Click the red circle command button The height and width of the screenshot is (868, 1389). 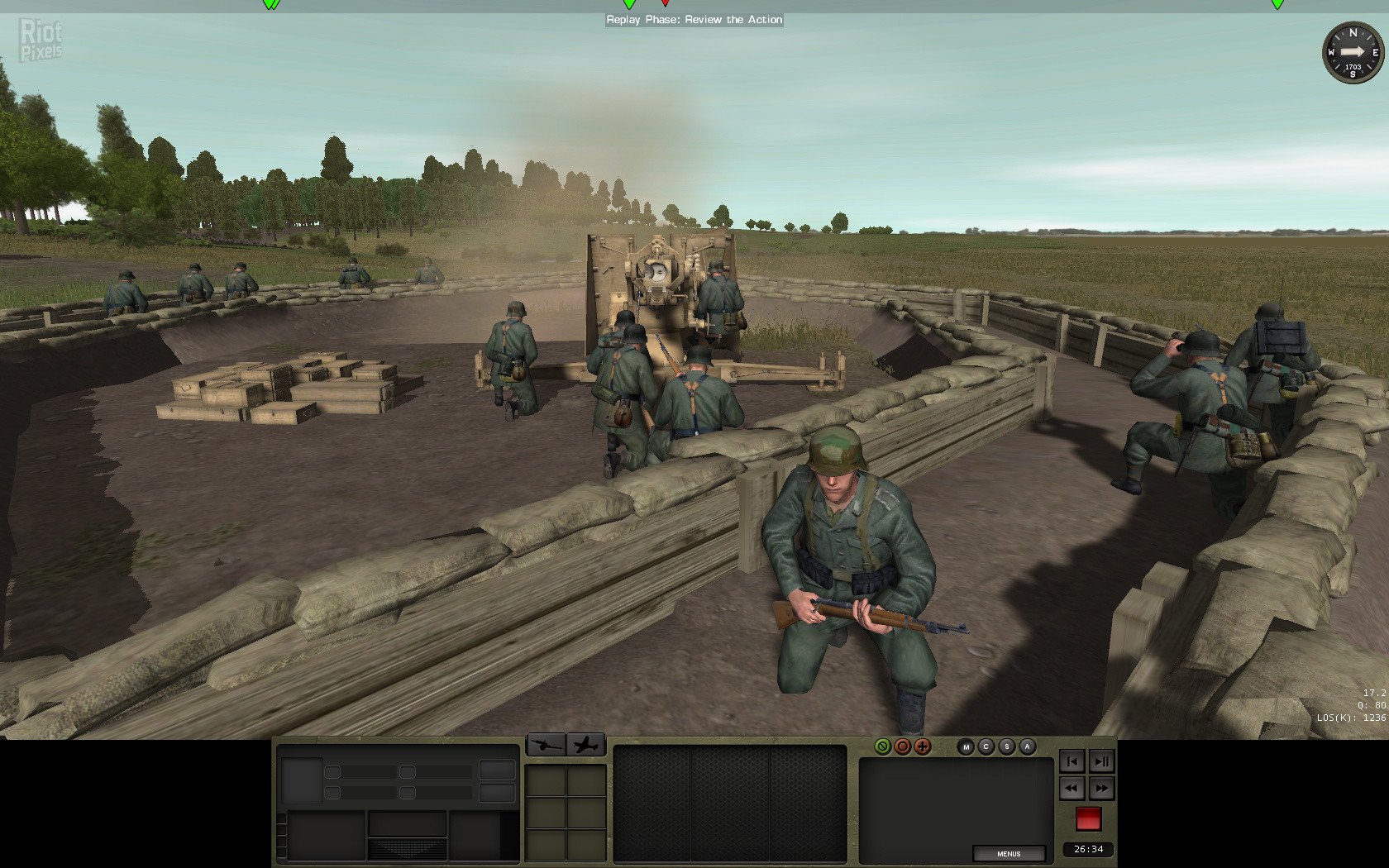(902, 746)
